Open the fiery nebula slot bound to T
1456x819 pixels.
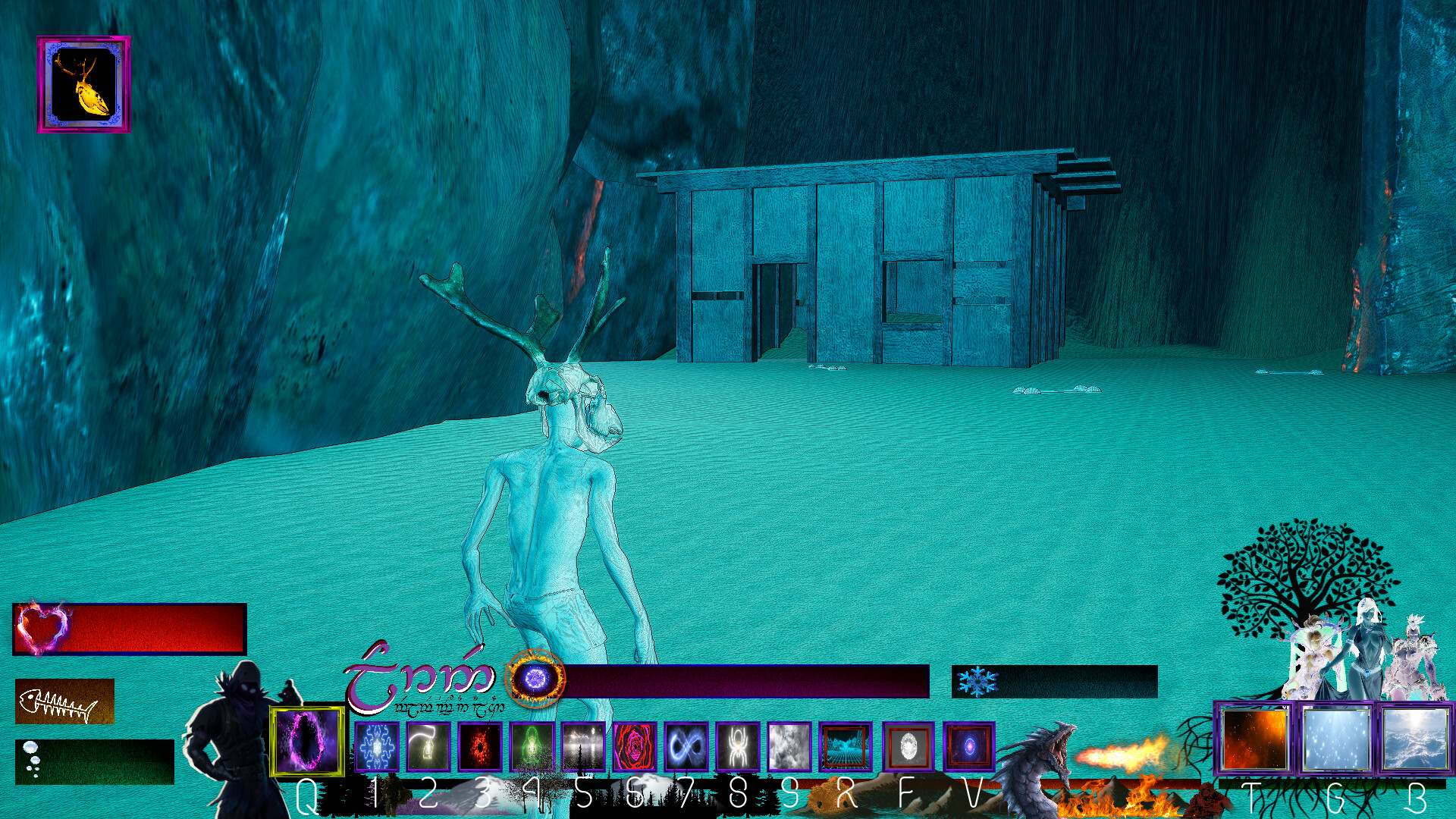1254,739
